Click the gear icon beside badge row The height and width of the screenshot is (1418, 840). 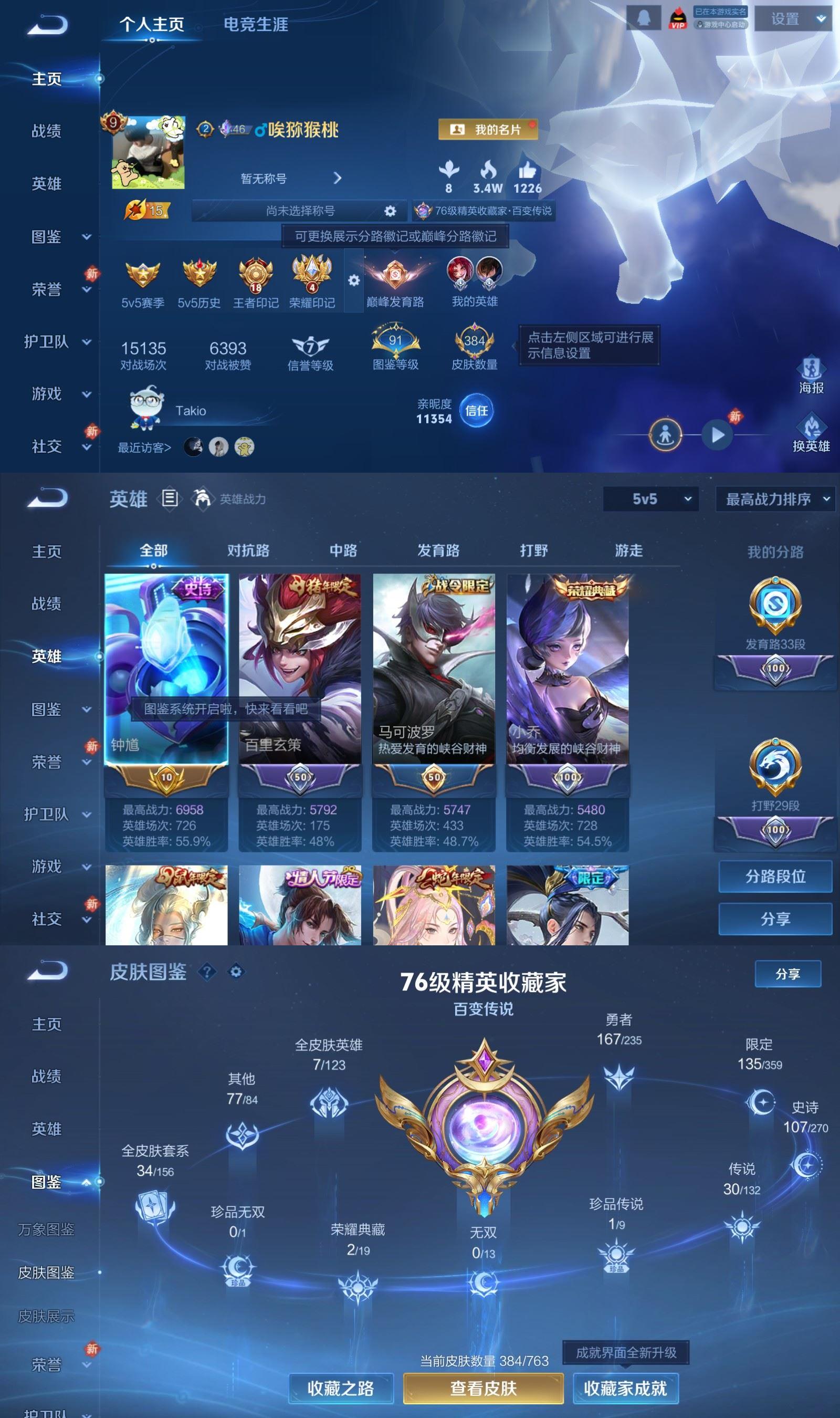pos(355,280)
